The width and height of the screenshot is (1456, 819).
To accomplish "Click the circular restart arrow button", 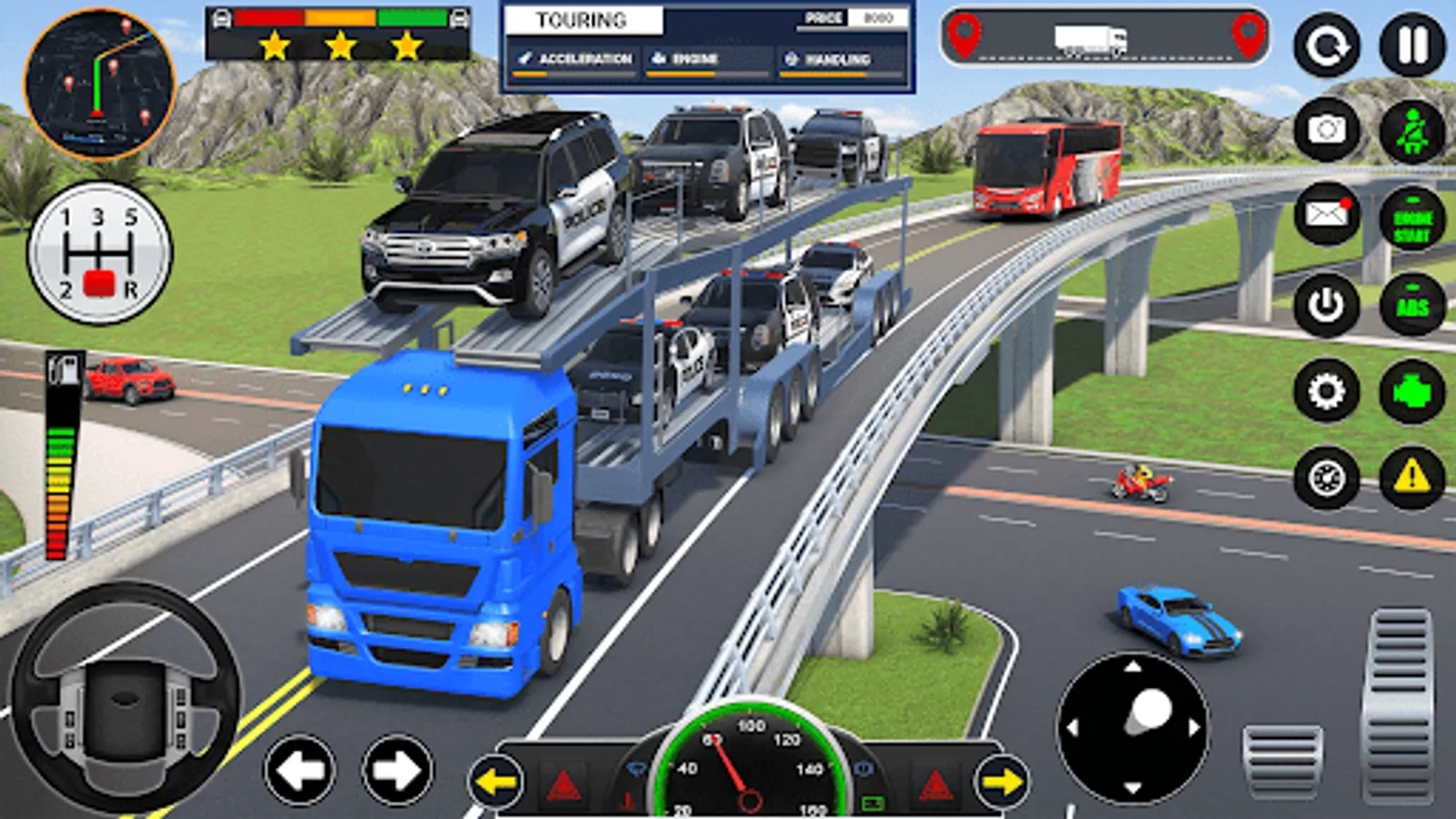I will coord(1327,45).
